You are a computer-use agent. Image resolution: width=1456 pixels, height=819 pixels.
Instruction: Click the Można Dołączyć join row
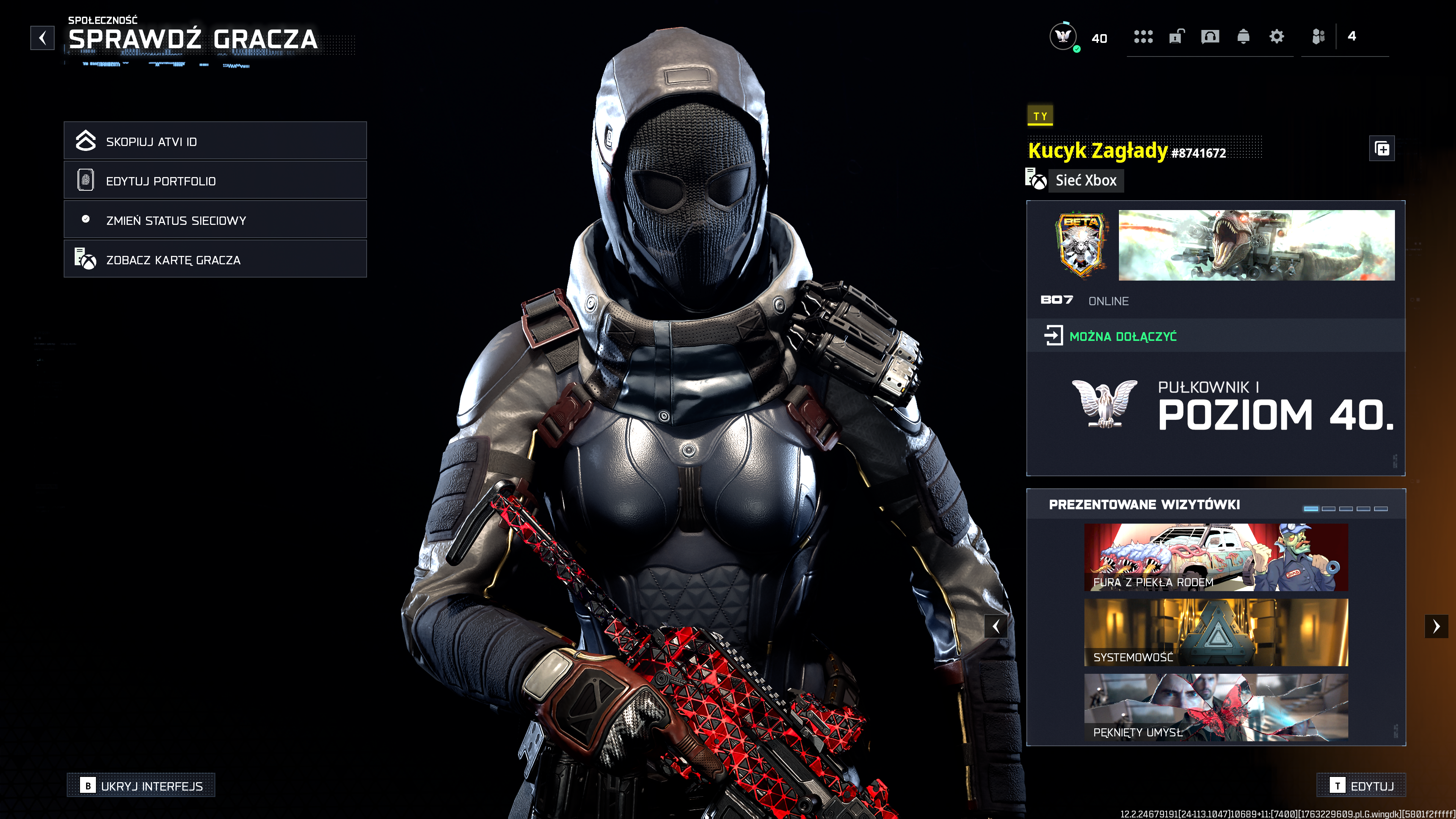[x=1215, y=336]
